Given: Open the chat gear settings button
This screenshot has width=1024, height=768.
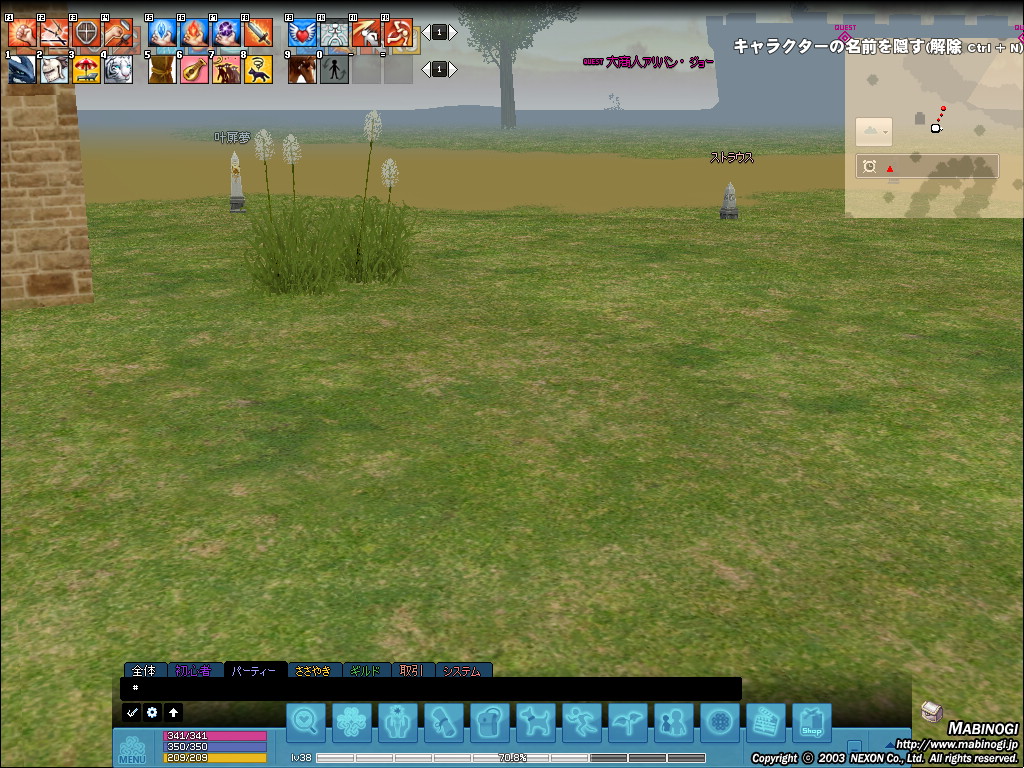Looking at the screenshot, I should pos(152,713).
